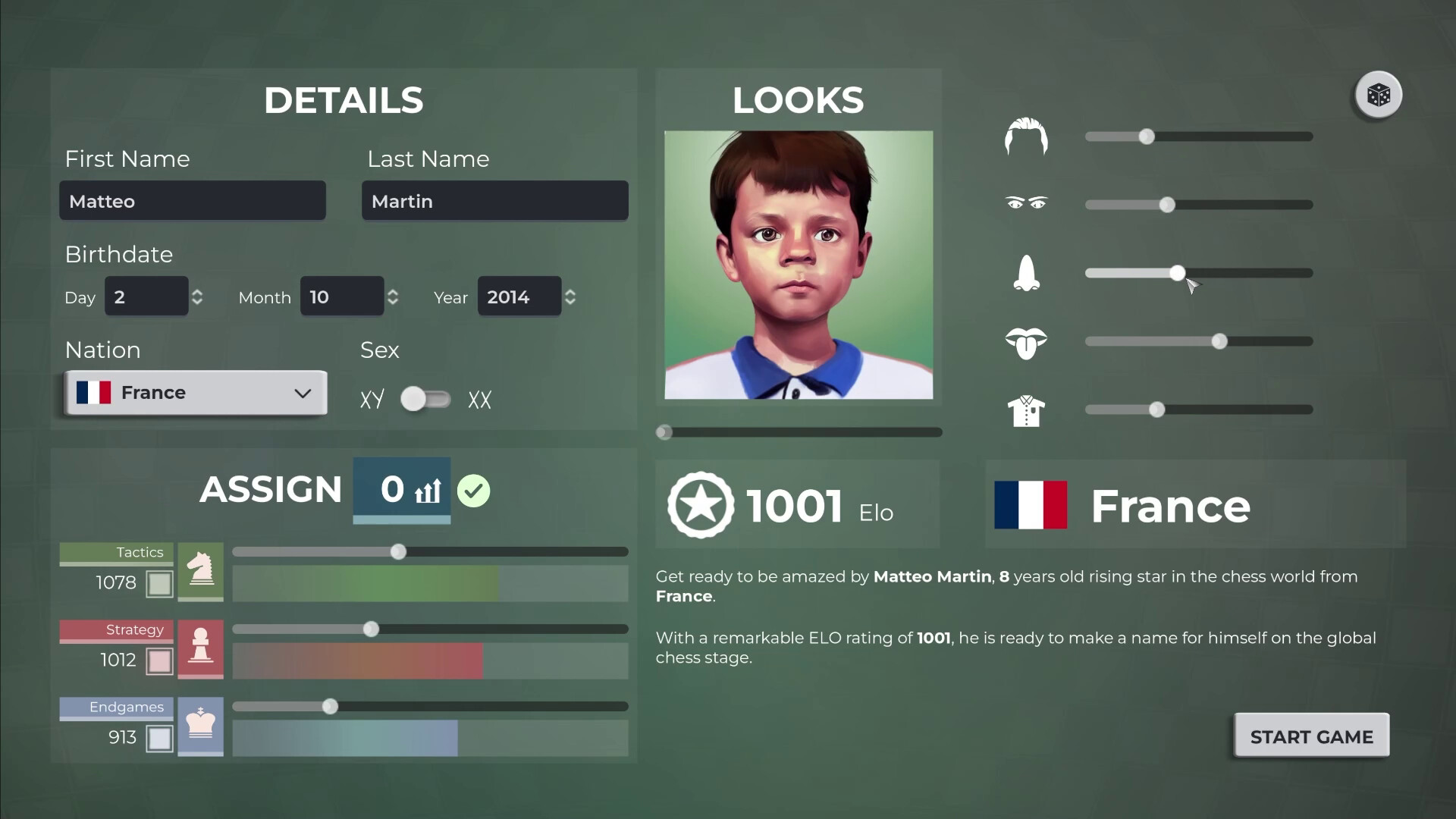Change the mouth slider handle
This screenshot has height=819, width=1456.
point(1219,341)
